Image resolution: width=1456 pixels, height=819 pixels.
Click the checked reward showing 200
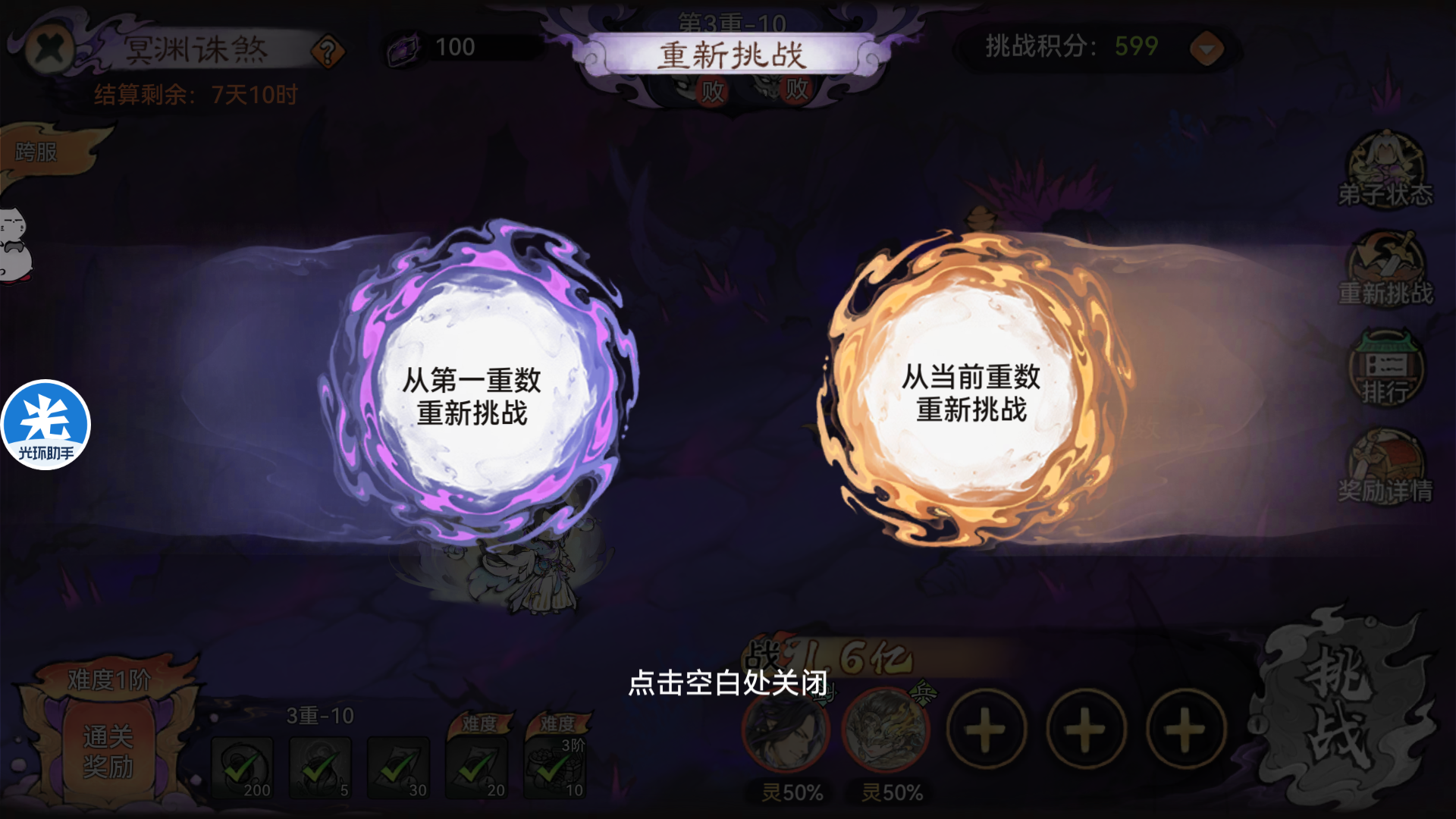pos(243,766)
